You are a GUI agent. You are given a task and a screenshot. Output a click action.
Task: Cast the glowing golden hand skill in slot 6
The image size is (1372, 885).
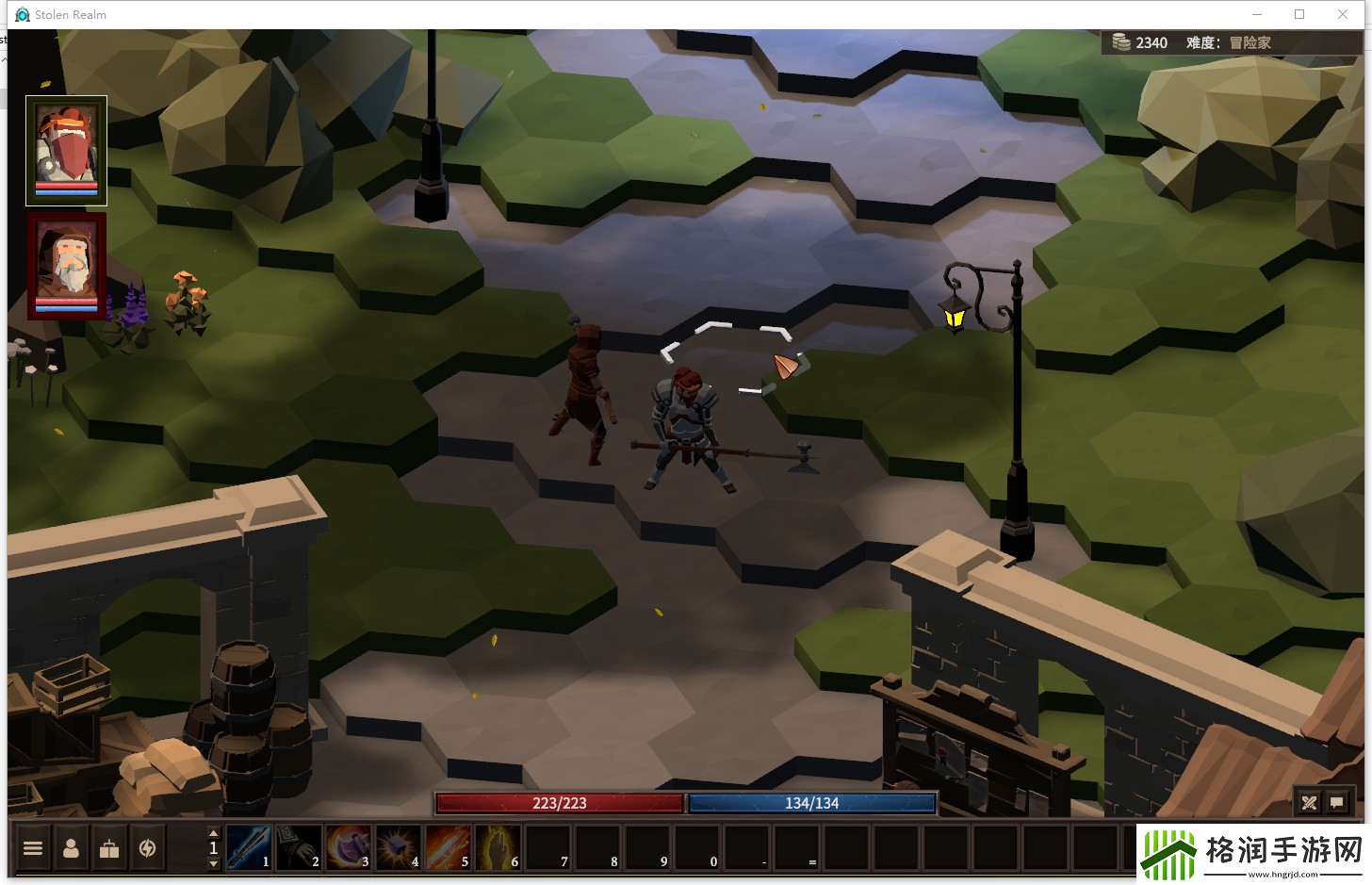pyautogui.click(x=498, y=847)
